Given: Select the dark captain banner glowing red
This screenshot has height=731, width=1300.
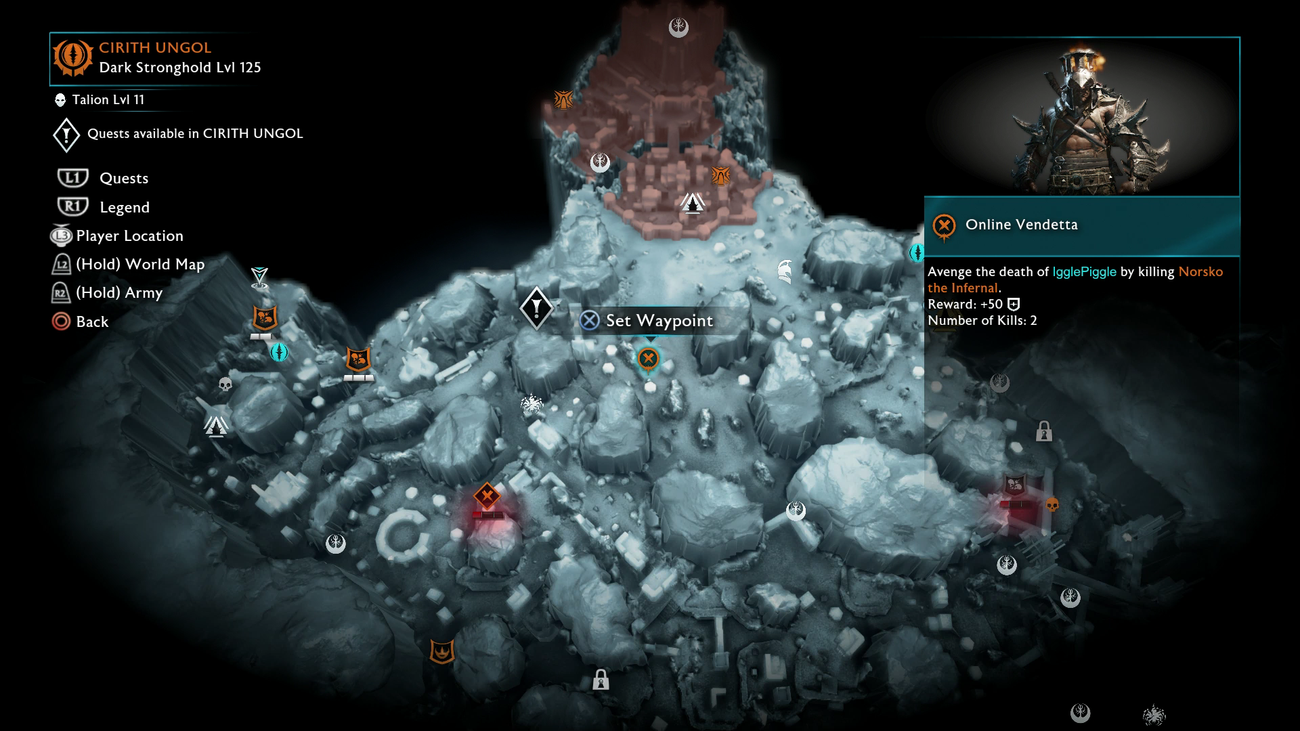Looking at the screenshot, I should [1015, 486].
